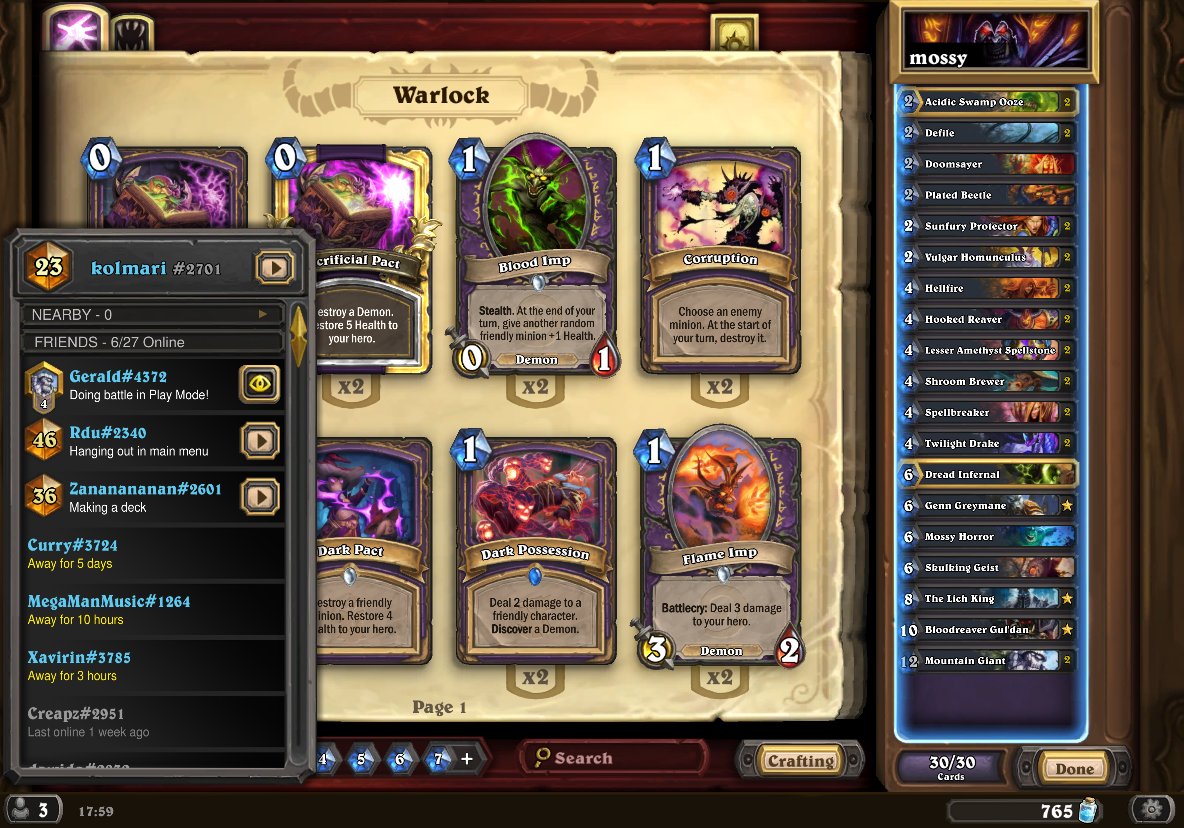Open the Crafting mode

click(800, 760)
